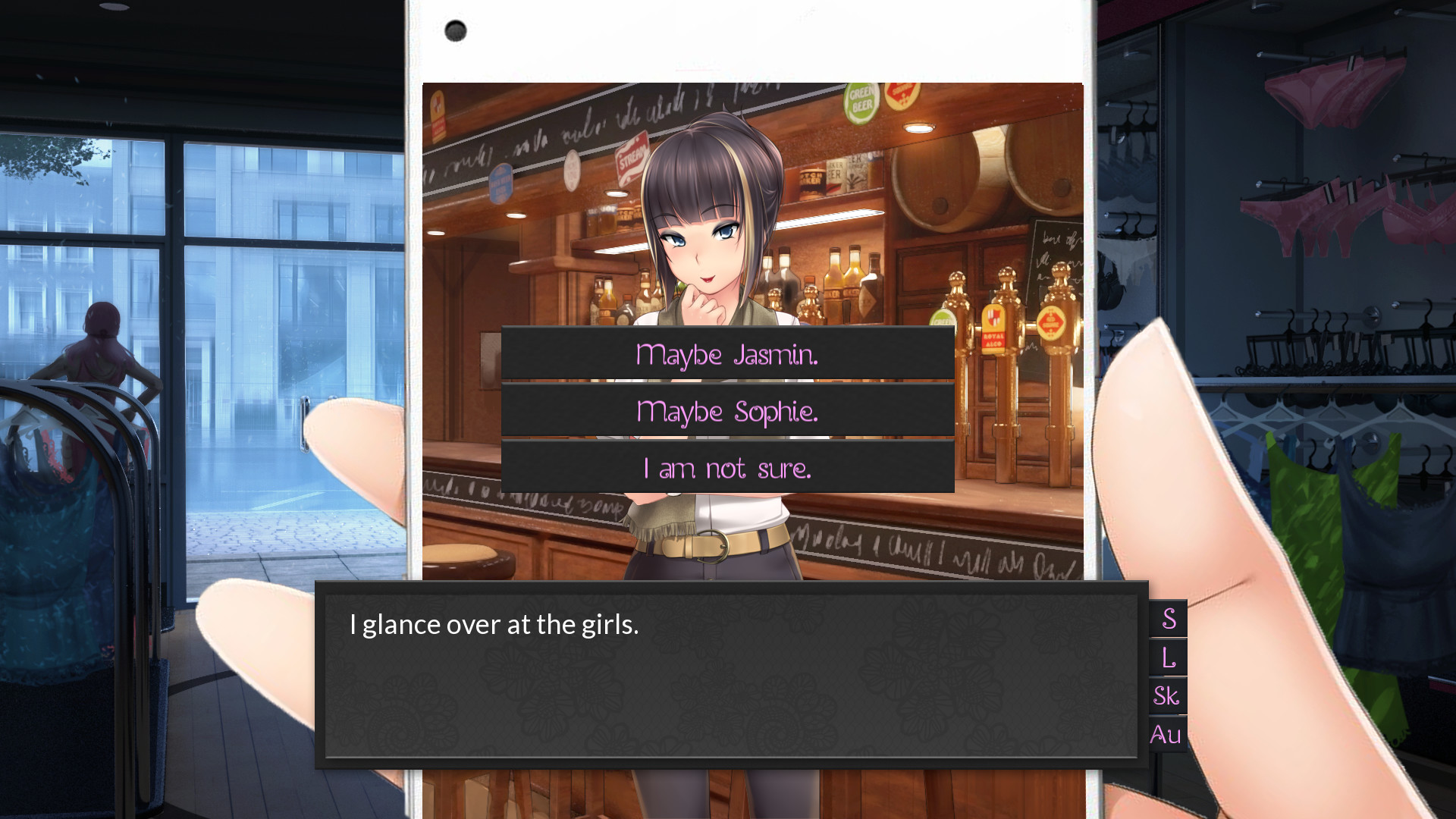Activate the Sk skip button
Viewport: 1456px width, 819px height.
coord(1168,695)
